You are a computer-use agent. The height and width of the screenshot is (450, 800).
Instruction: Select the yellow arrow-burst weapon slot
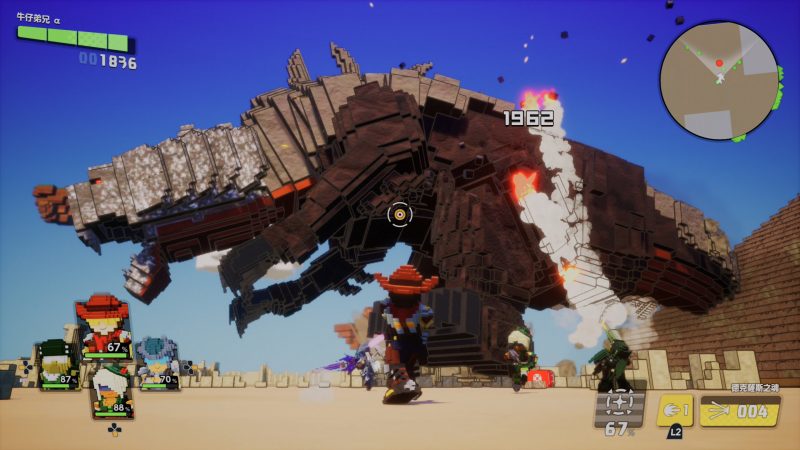739,411
